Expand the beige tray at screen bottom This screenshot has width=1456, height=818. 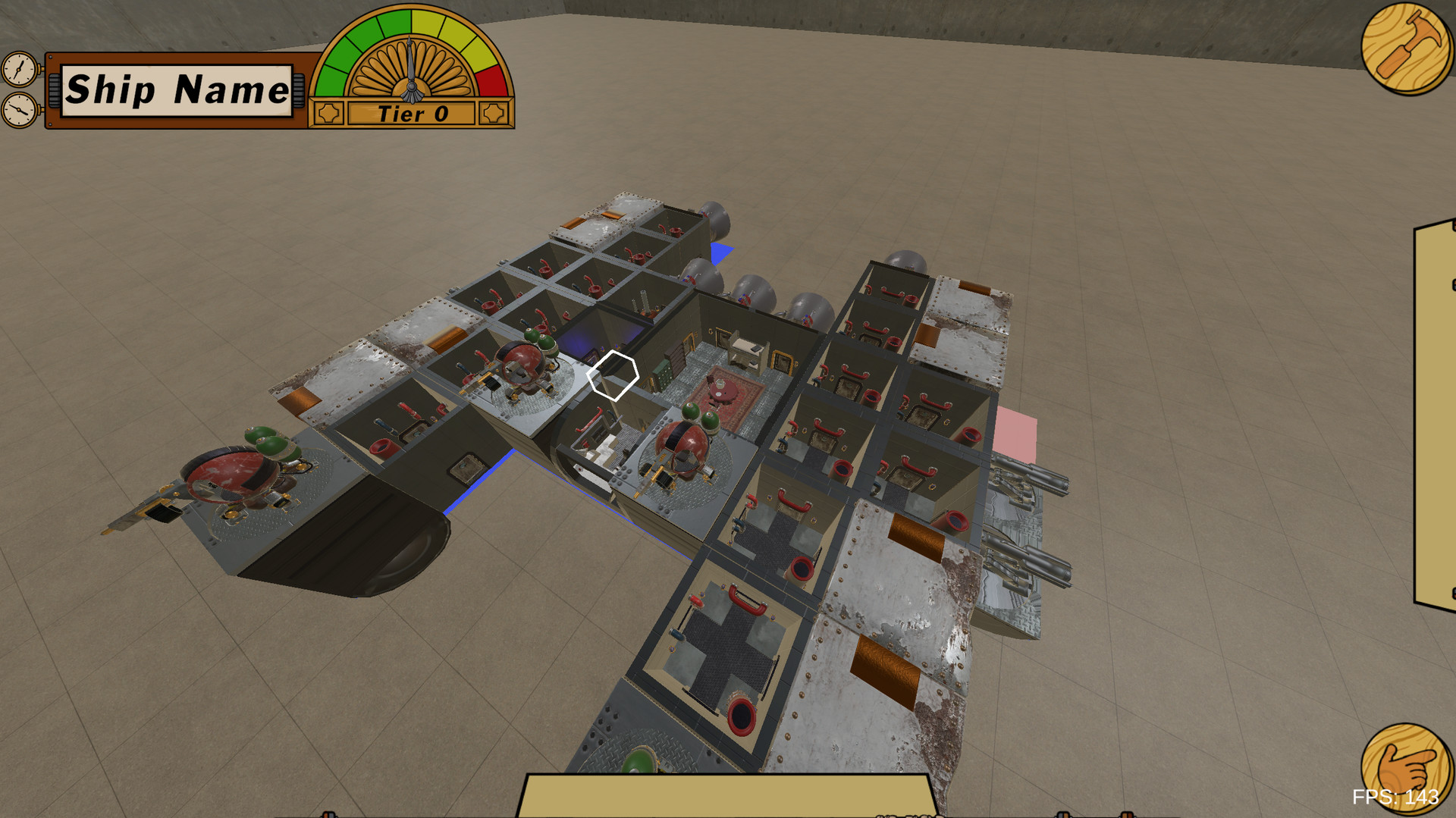(x=728, y=800)
